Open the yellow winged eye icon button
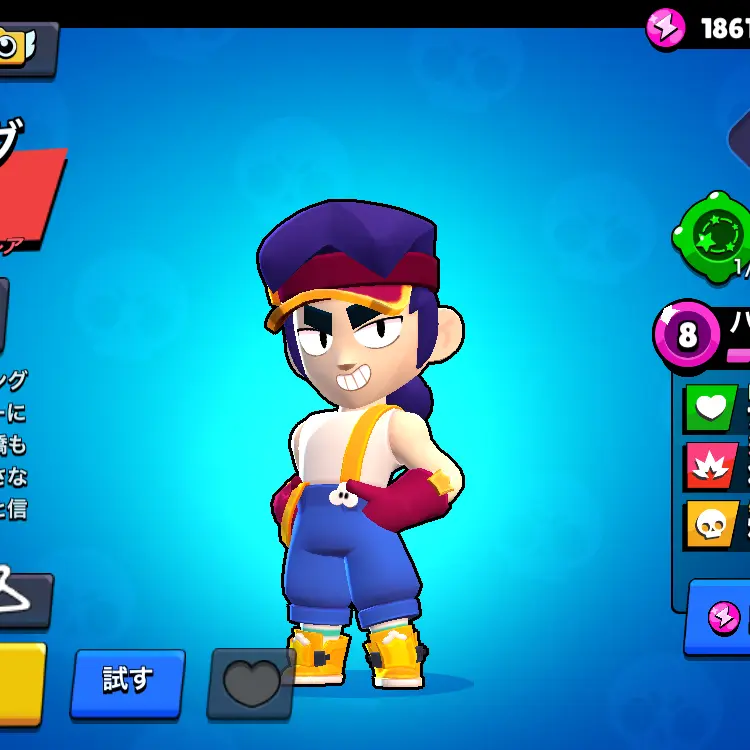The width and height of the screenshot is (750, 750). coord(22,46)
